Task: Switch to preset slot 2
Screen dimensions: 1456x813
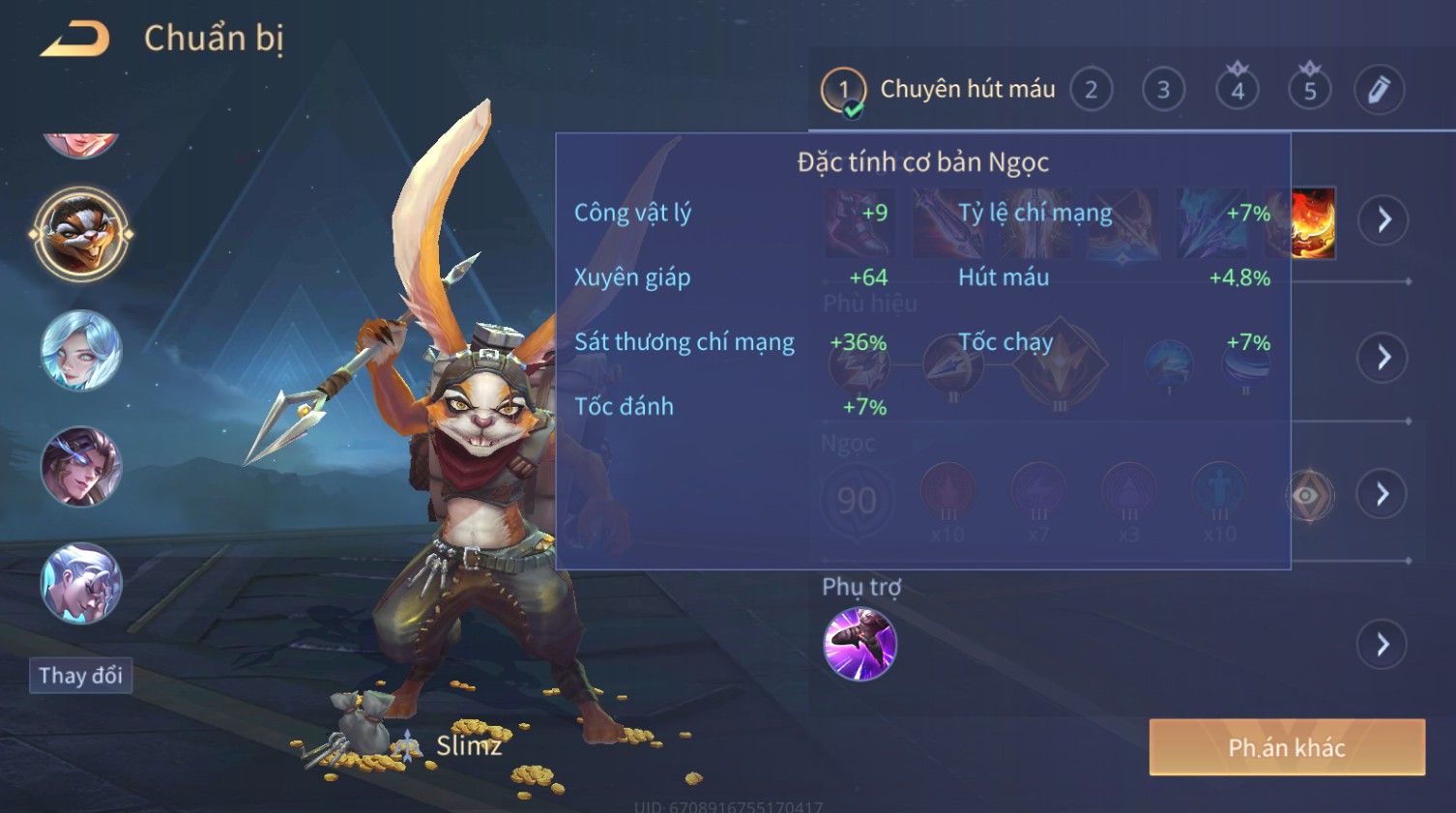Action: pyautogui.click(x=1091, y=91)
